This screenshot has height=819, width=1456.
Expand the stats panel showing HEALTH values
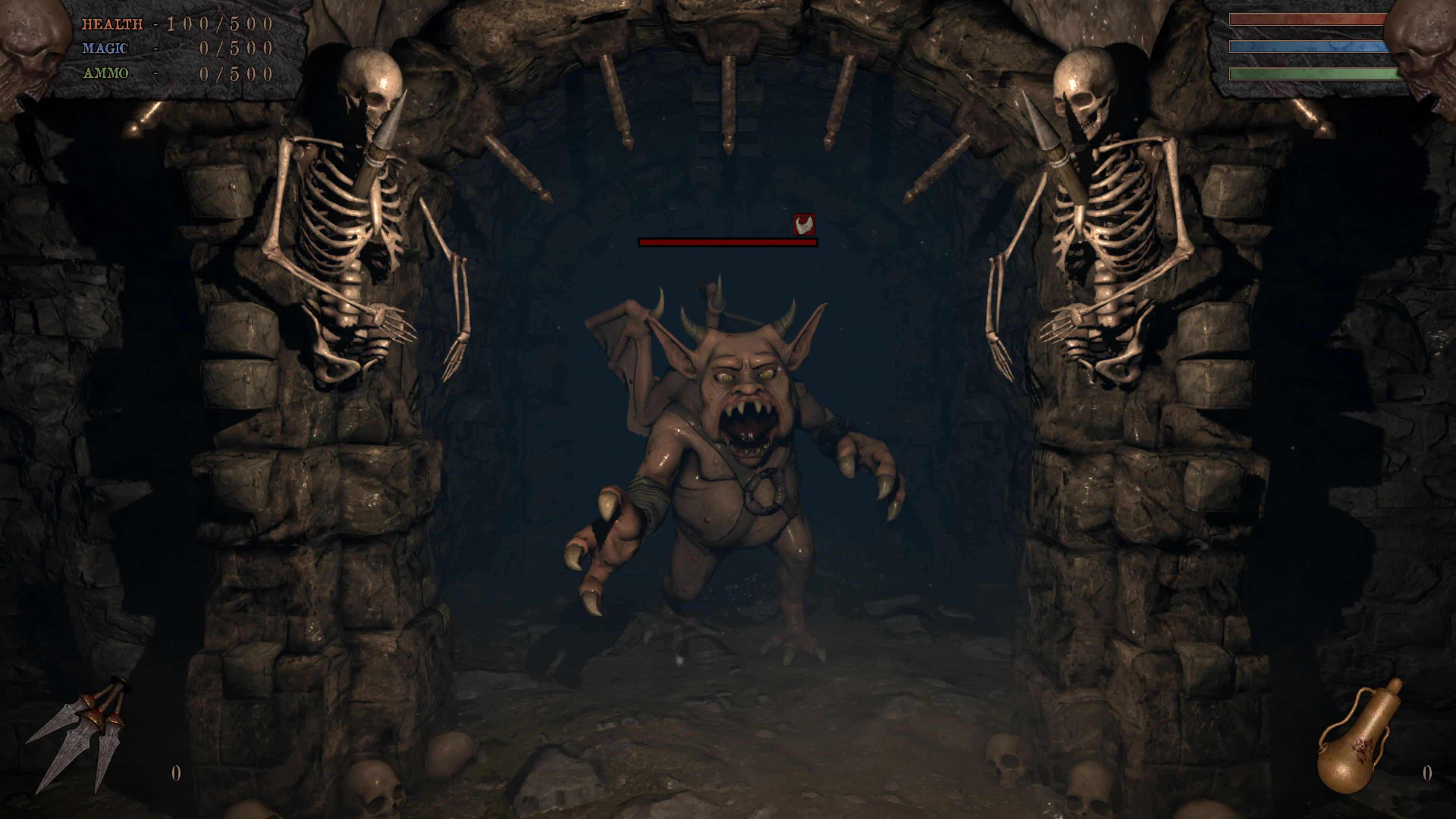click(x=169, y=48)
